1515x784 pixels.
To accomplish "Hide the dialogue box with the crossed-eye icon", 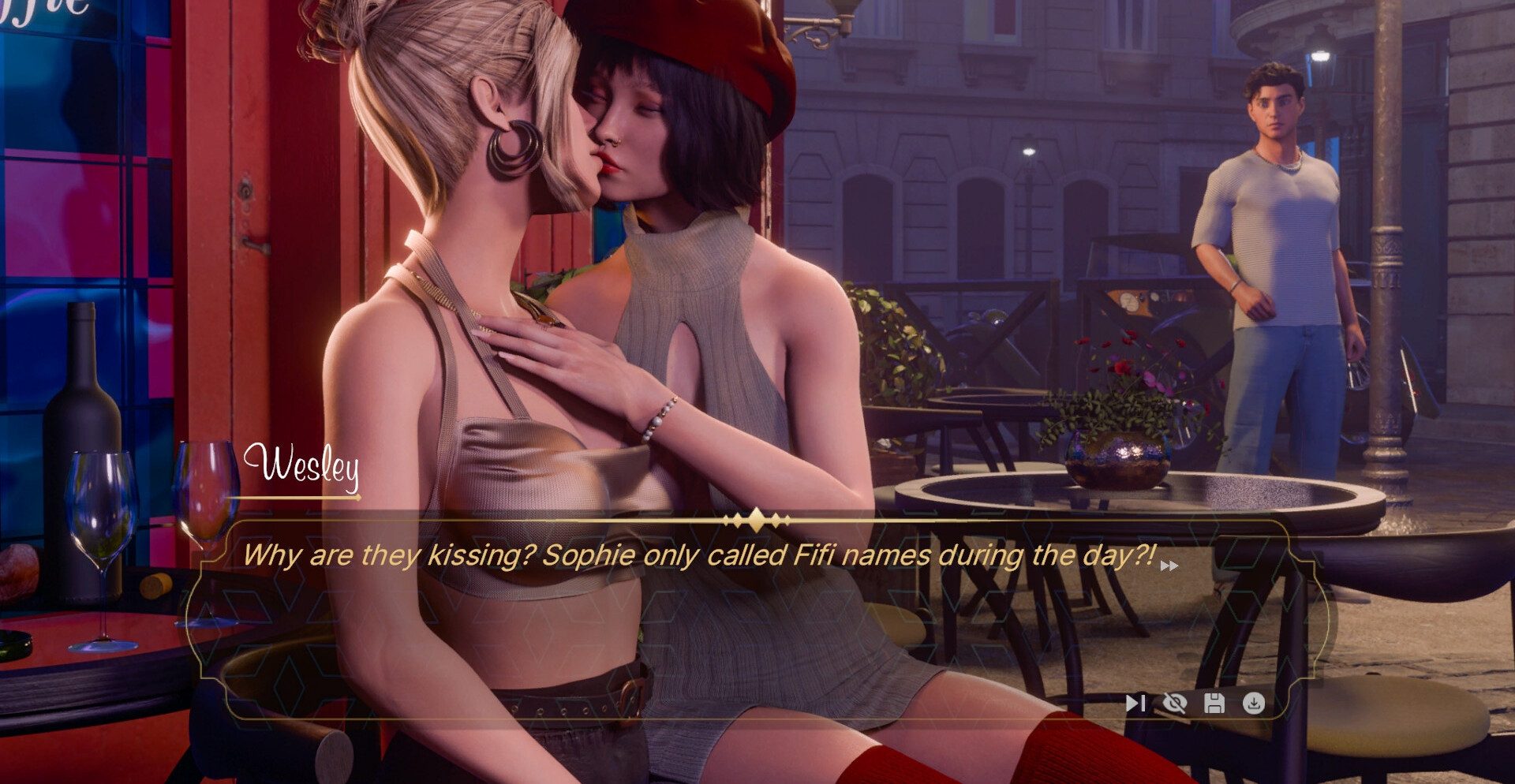I will pos(1175,703).
